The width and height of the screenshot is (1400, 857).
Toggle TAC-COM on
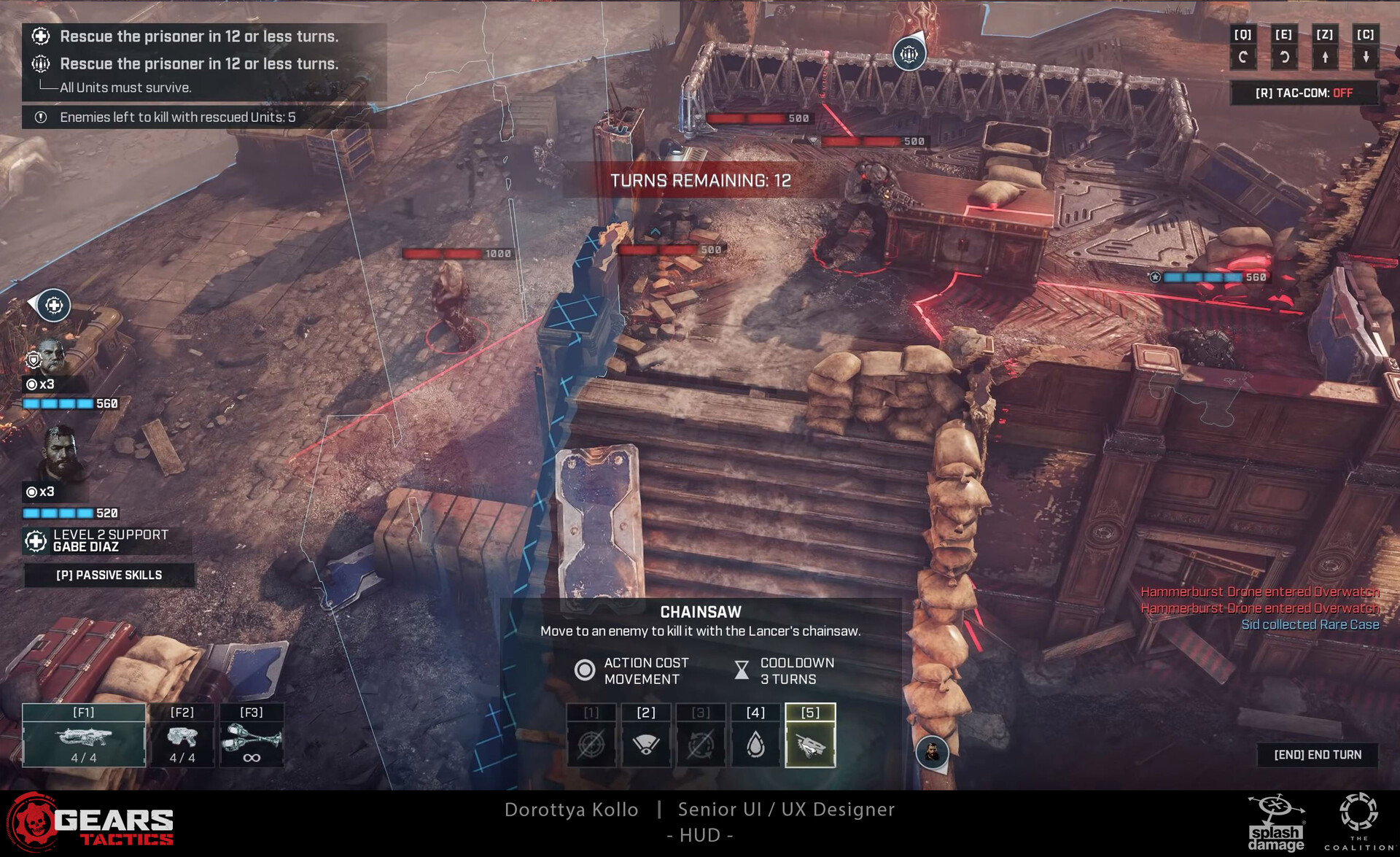1304,93
